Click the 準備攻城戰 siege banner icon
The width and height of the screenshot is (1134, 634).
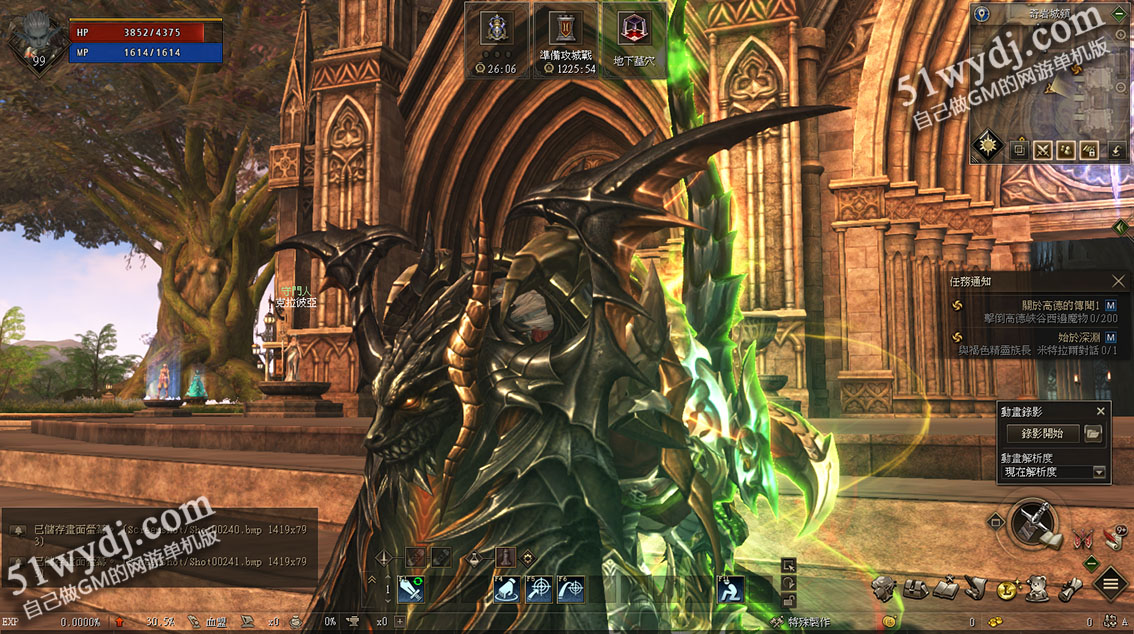(x=567, y=30)
